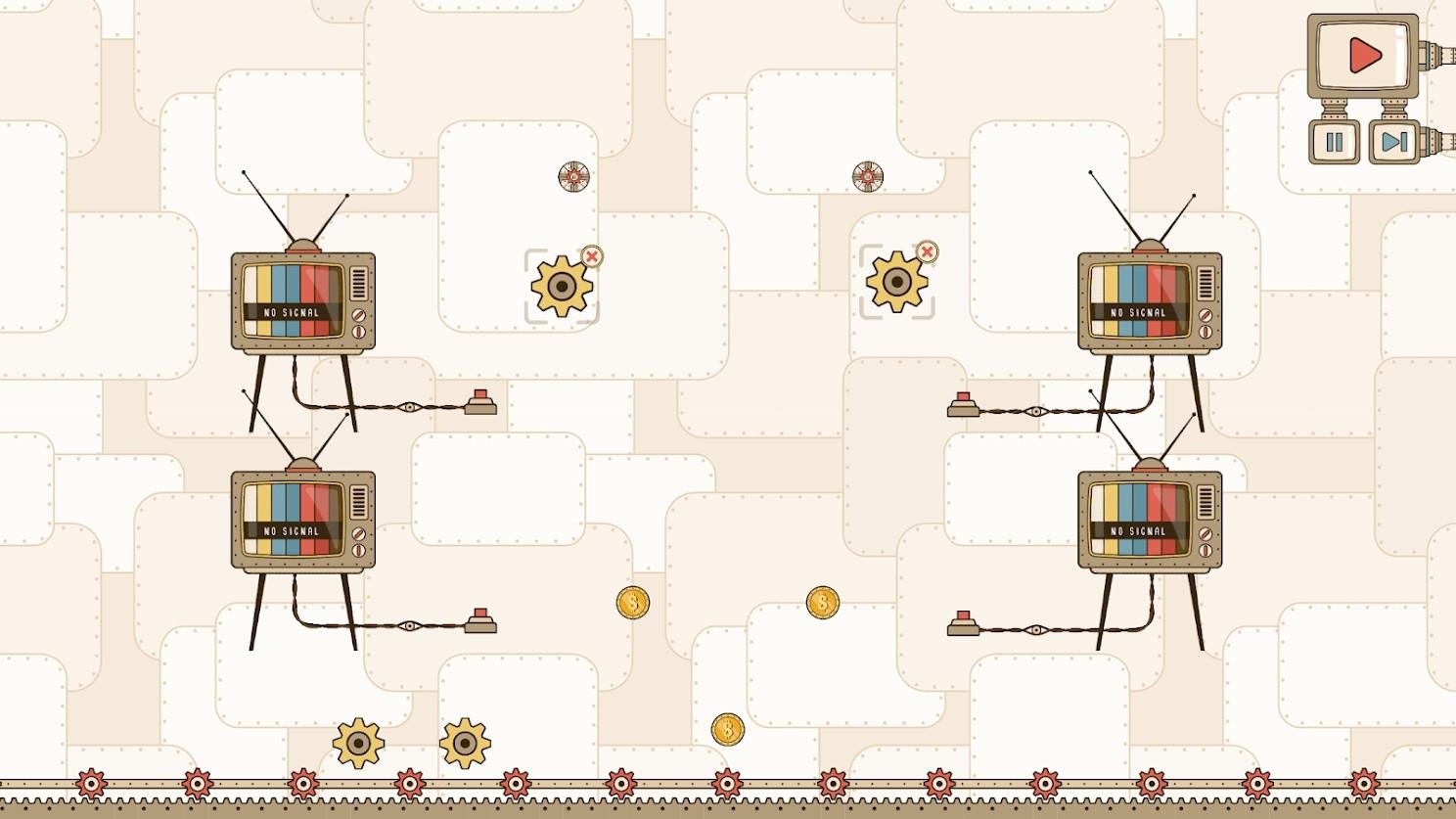Pause the level using the pause button
The image size is (1456, 819).
click(x=1333, y=141)
